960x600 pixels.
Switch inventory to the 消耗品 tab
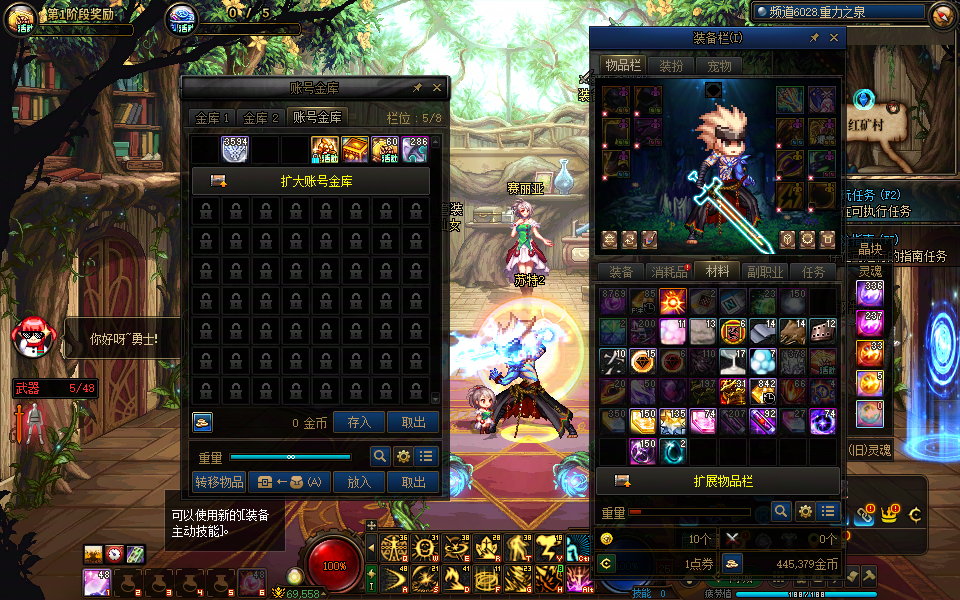pyautogui.click(x=669, y=272)
